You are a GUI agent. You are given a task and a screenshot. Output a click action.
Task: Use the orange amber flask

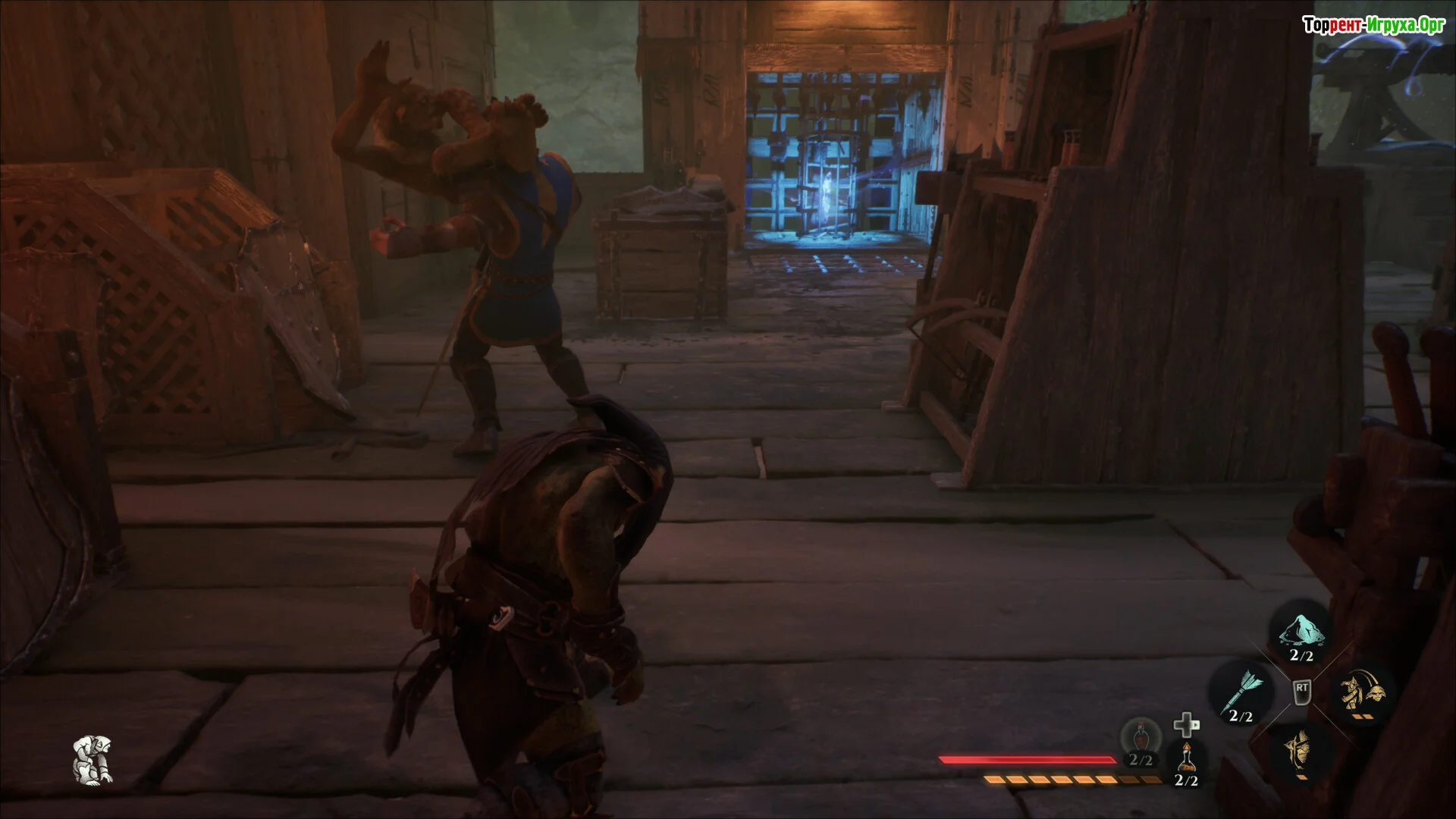[x=1186, y=758]
